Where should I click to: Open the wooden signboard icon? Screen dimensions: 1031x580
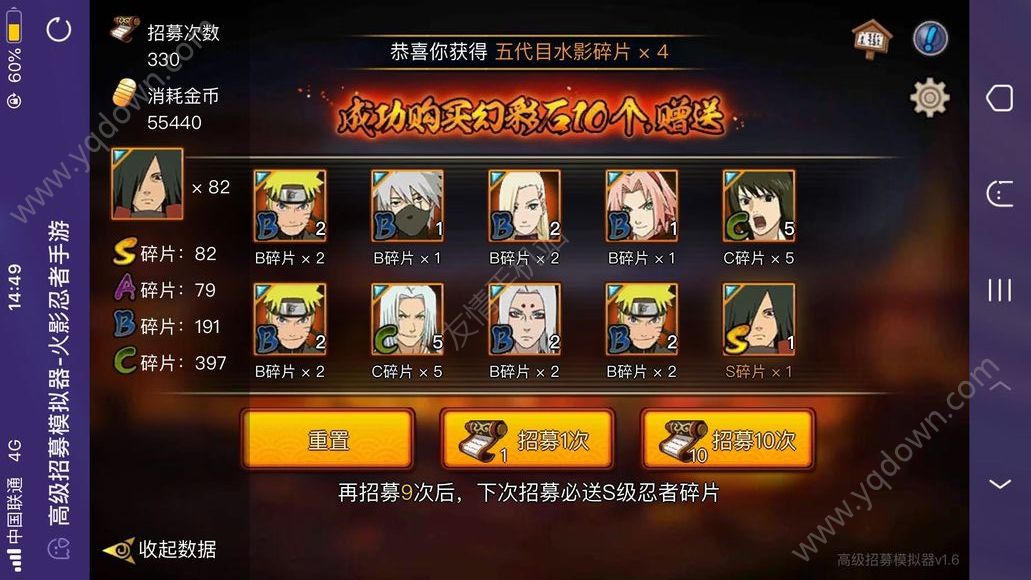click(870, 39)
